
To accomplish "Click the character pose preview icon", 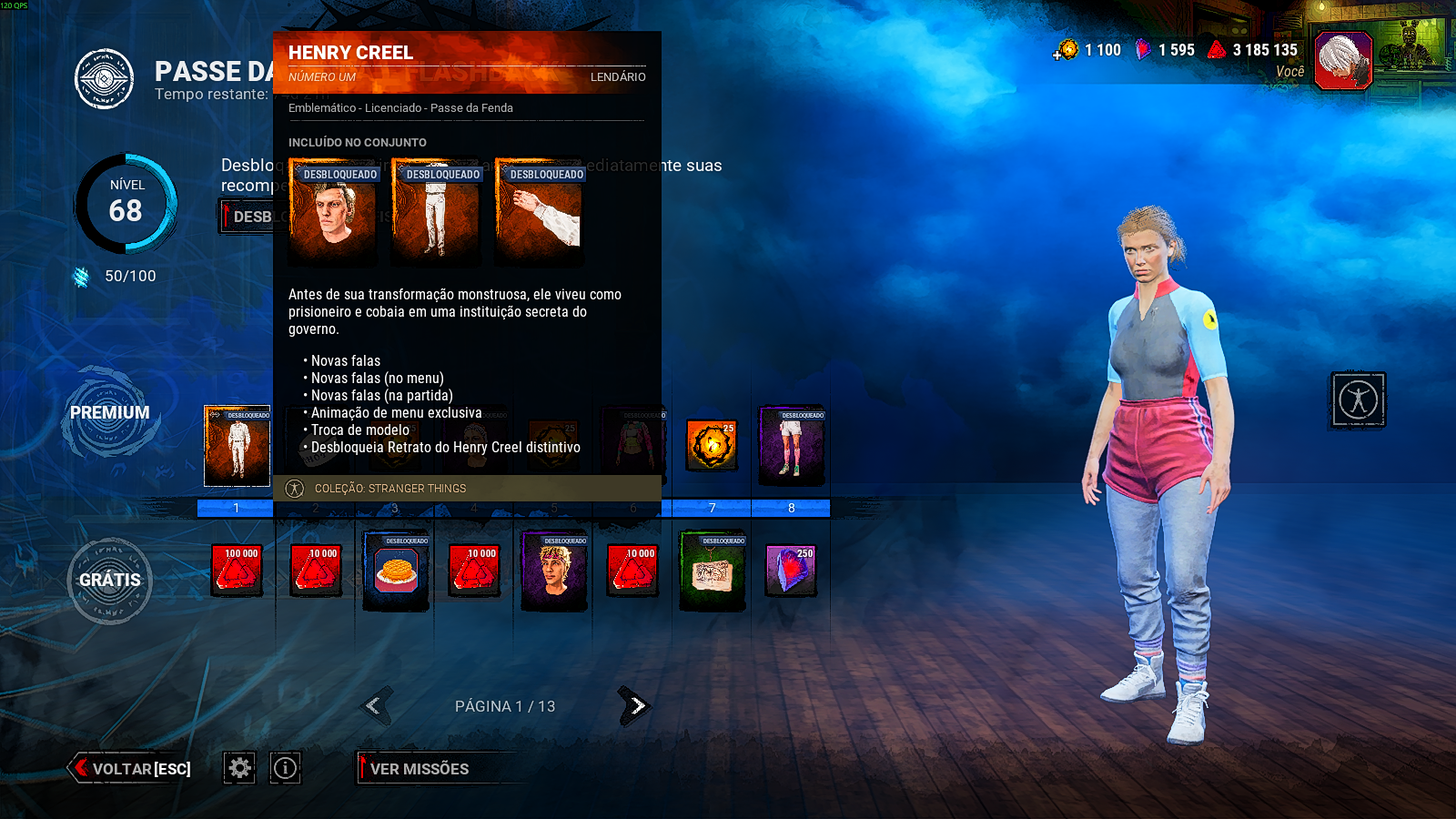I will click(1358, 399).
